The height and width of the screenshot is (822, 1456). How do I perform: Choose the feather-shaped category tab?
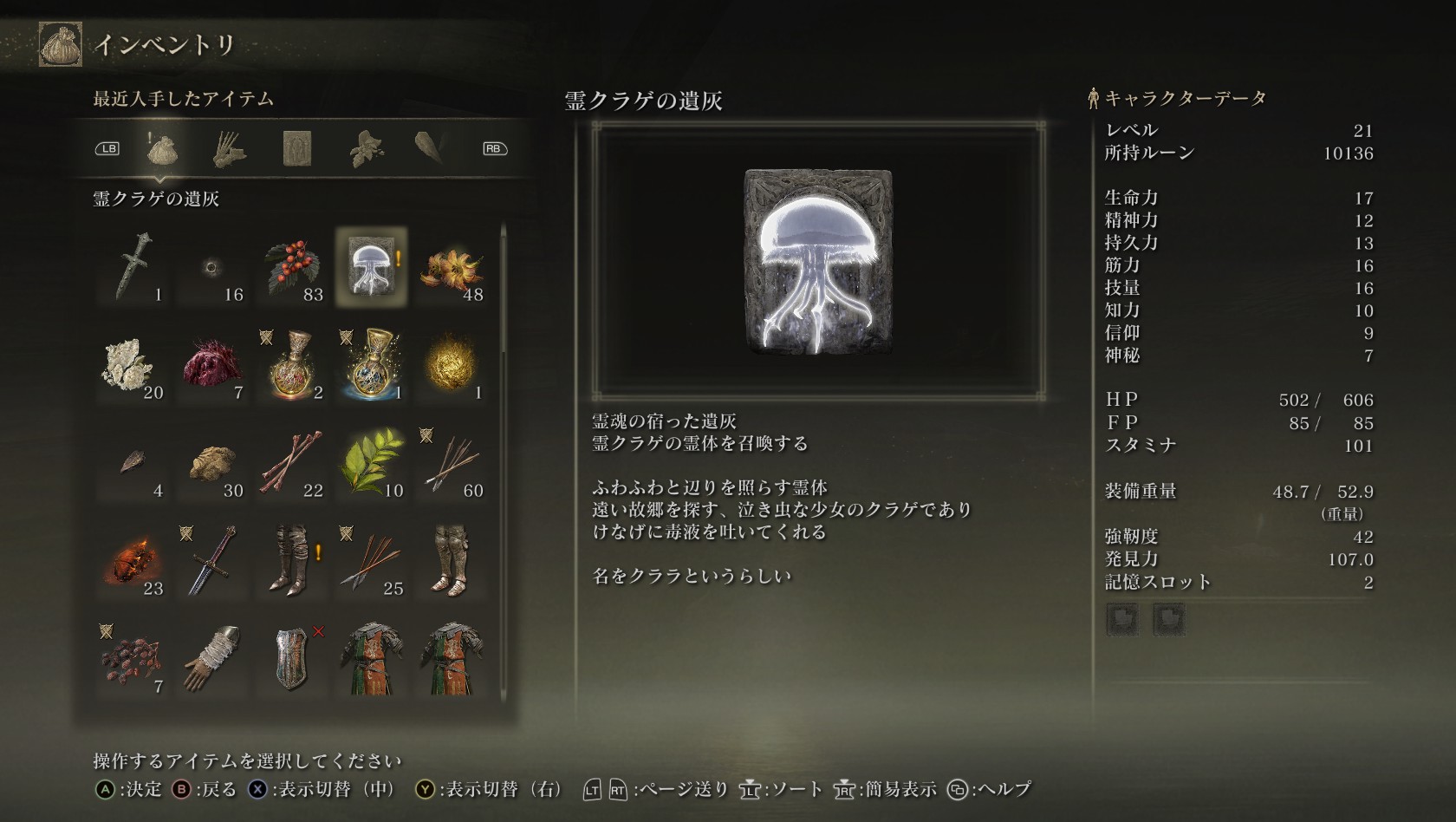pyautogui.click(x=430, y=149)
